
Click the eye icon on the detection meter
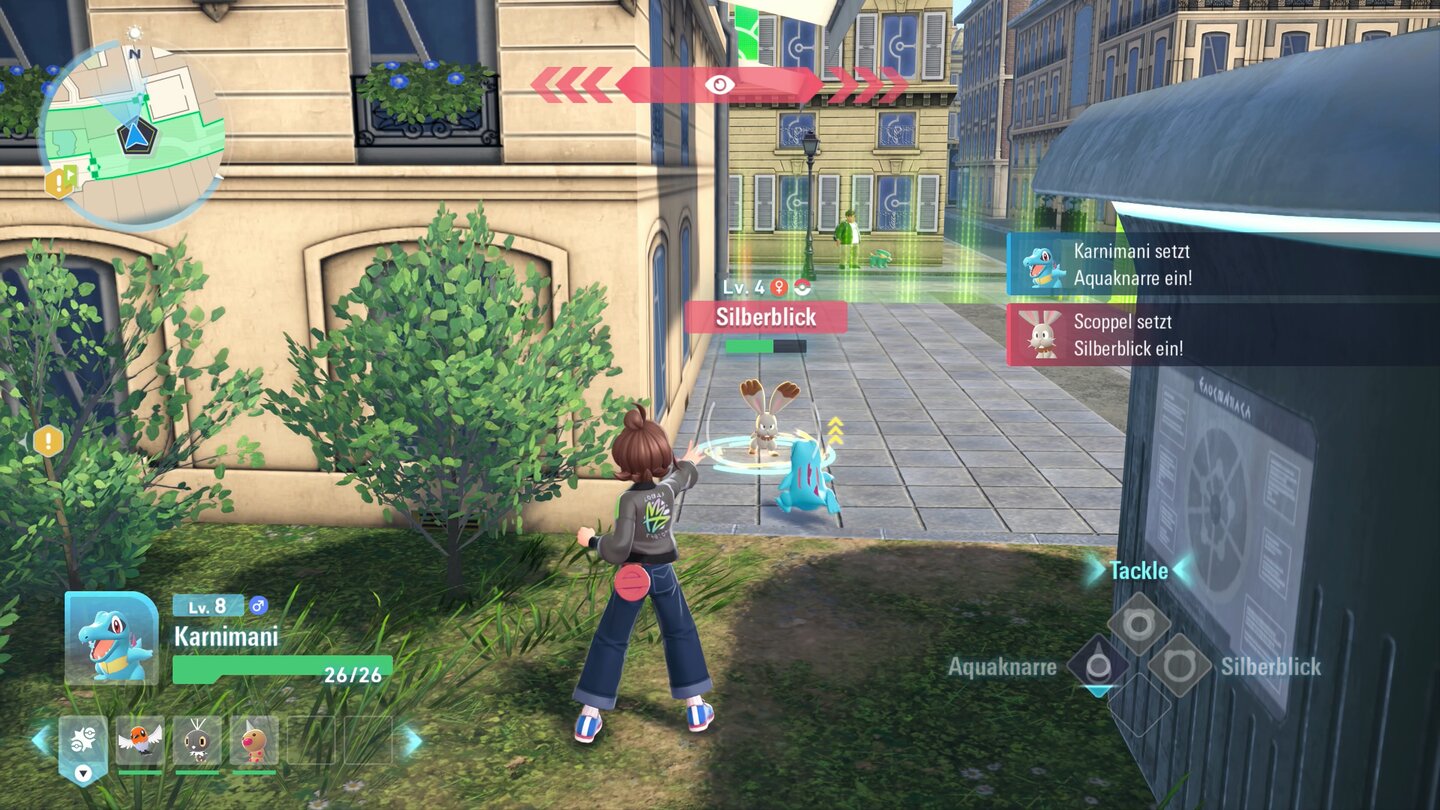(721, 85)
